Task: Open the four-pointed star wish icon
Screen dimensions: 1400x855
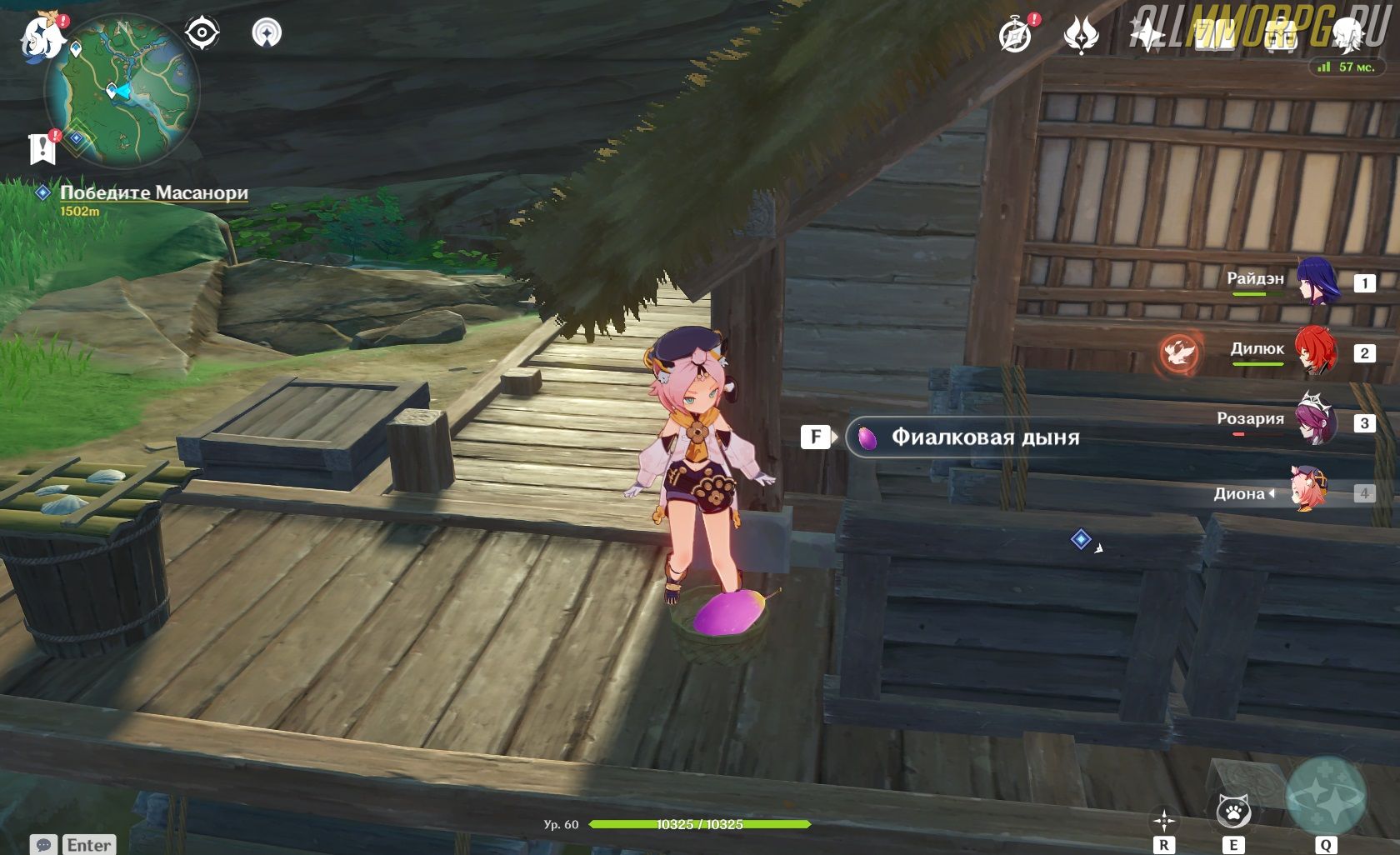Action: point(1147,35)
